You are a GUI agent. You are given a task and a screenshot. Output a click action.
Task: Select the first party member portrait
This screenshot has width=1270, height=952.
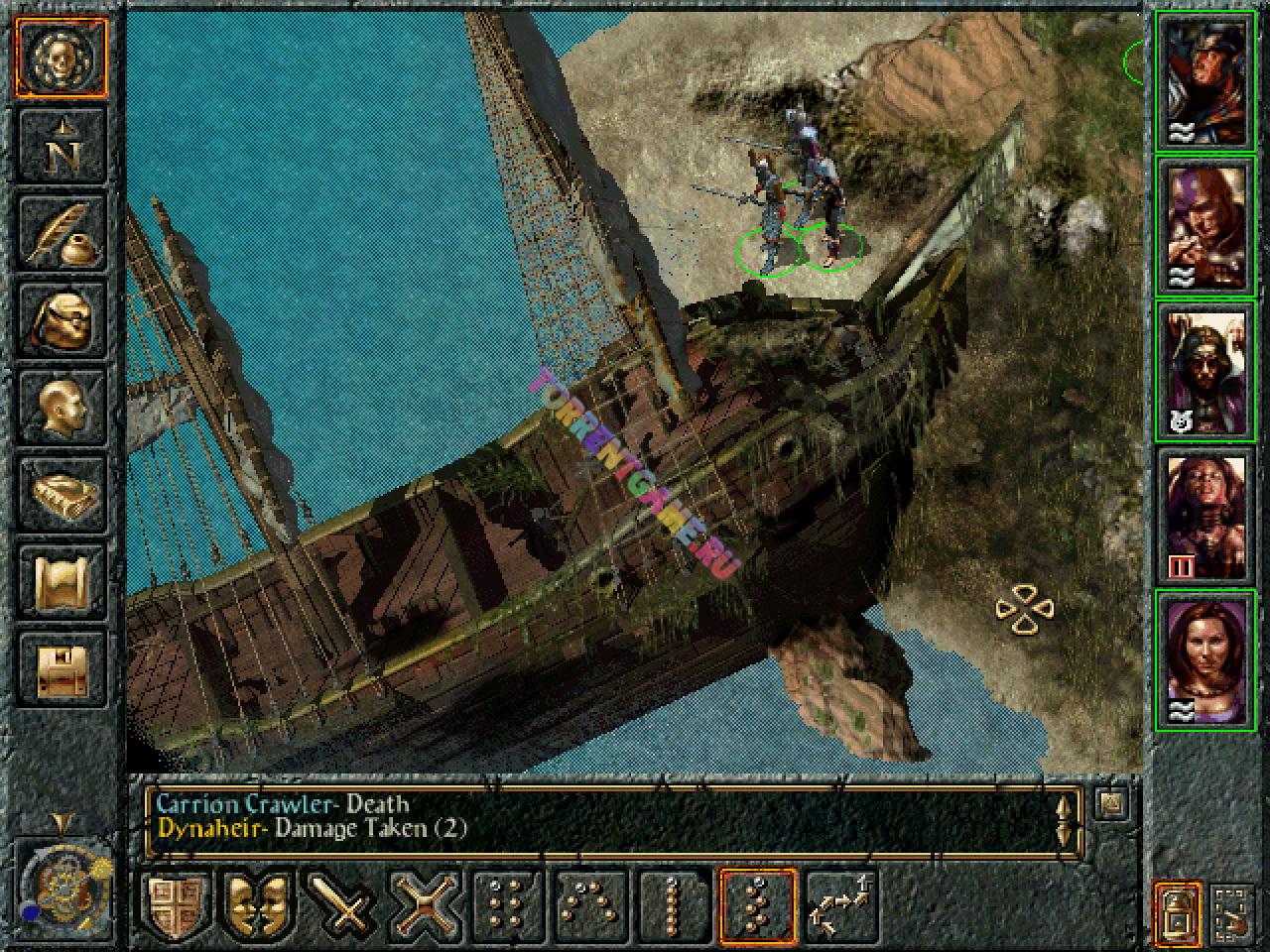(x=1206, y=81)
